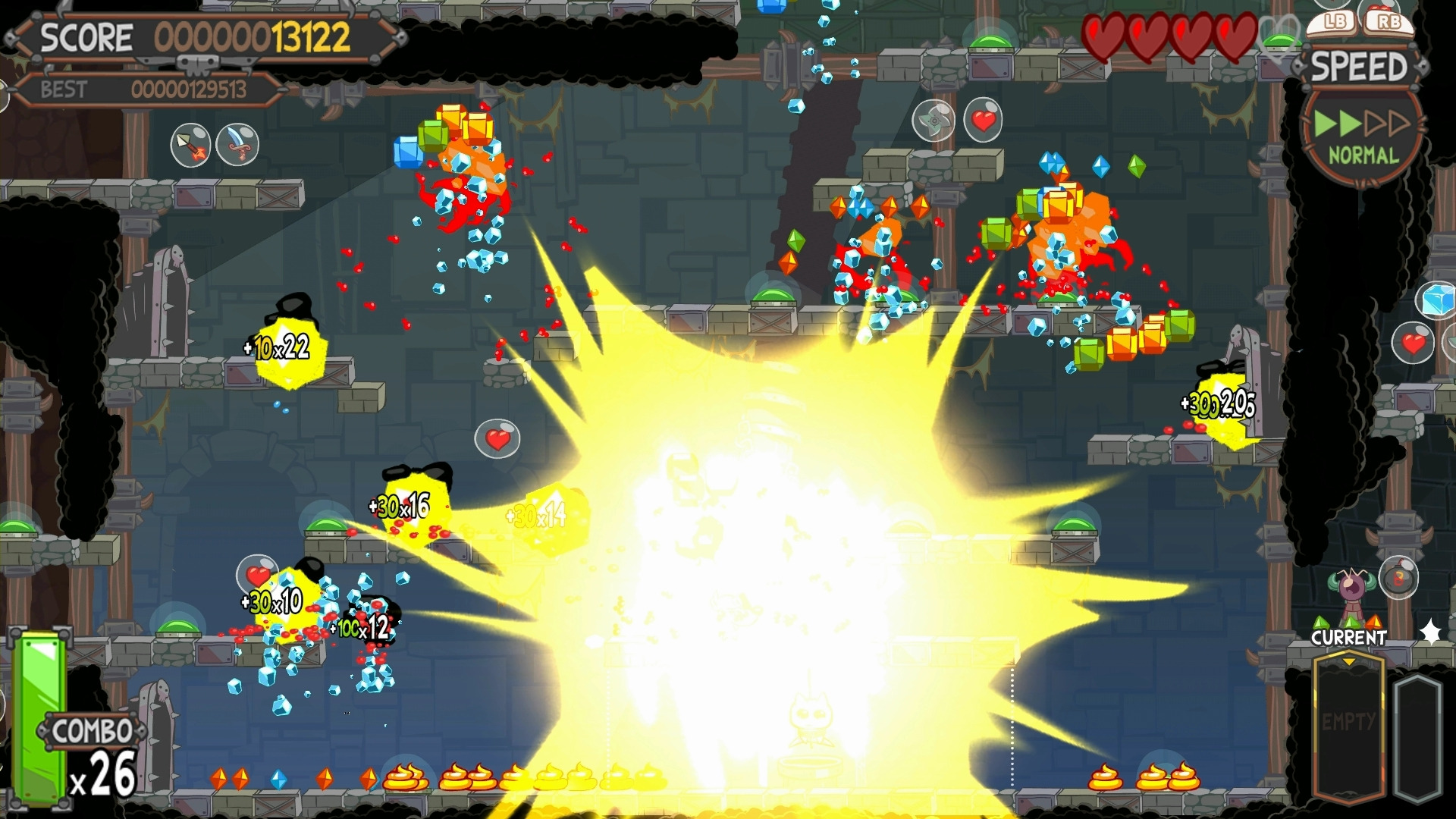Tap the heart bubble floating mid-screen
The width and height of the screenshot is (1456, 819).
[497, 438]
